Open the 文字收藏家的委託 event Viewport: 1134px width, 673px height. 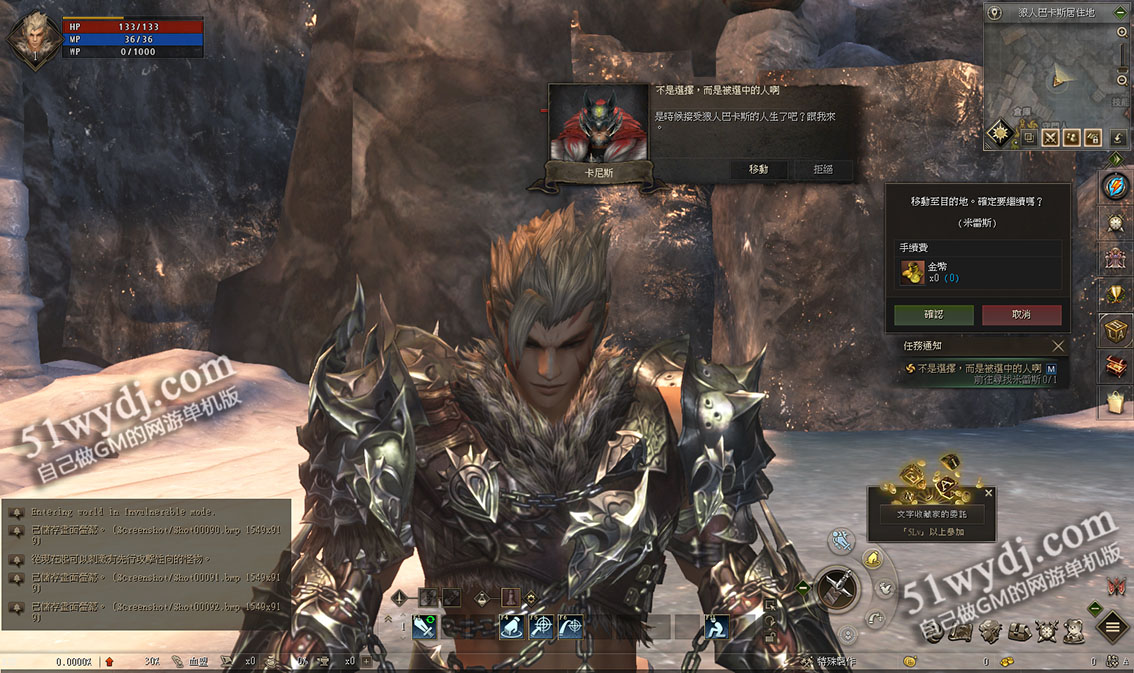(x=931, y=513)
